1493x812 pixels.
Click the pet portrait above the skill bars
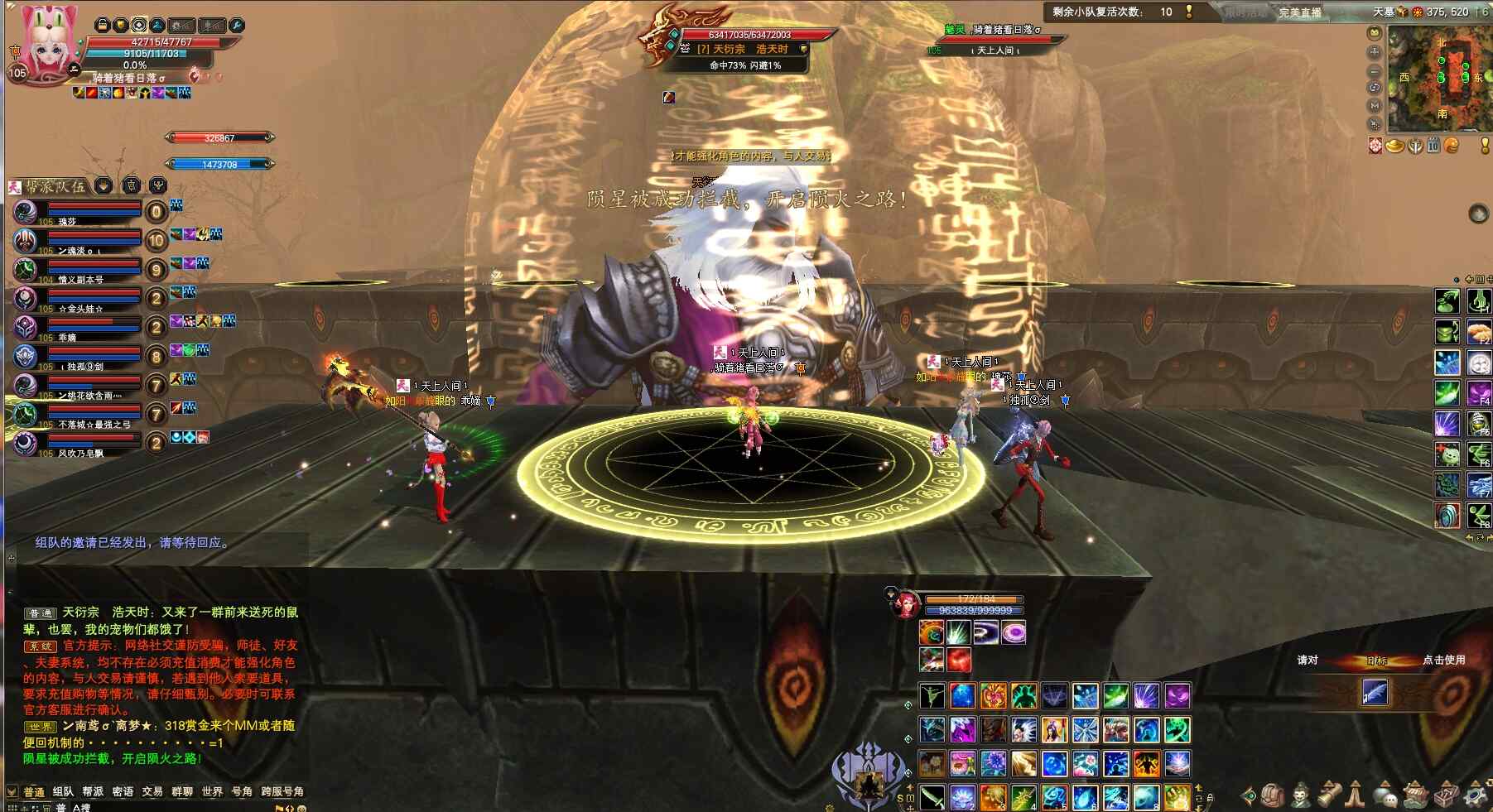pyautogui.click(x=906, y=603)
